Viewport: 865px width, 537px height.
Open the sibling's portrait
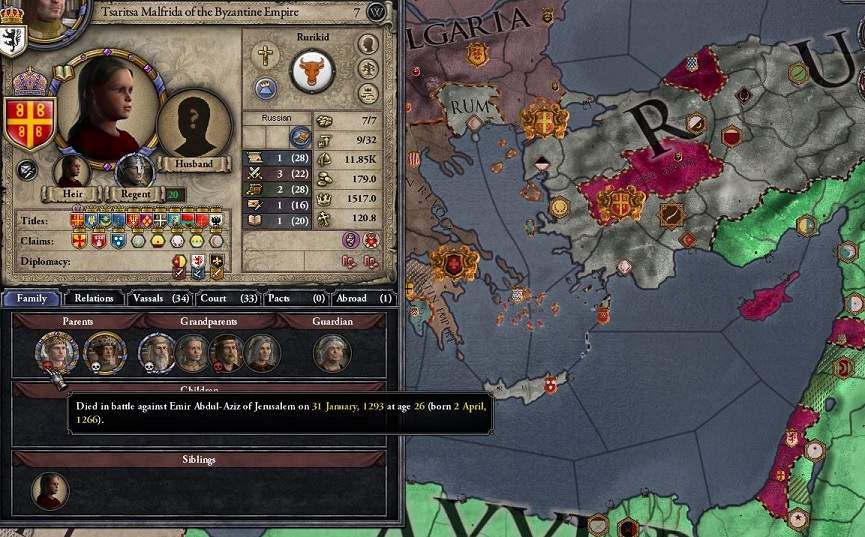coord(50,490)
